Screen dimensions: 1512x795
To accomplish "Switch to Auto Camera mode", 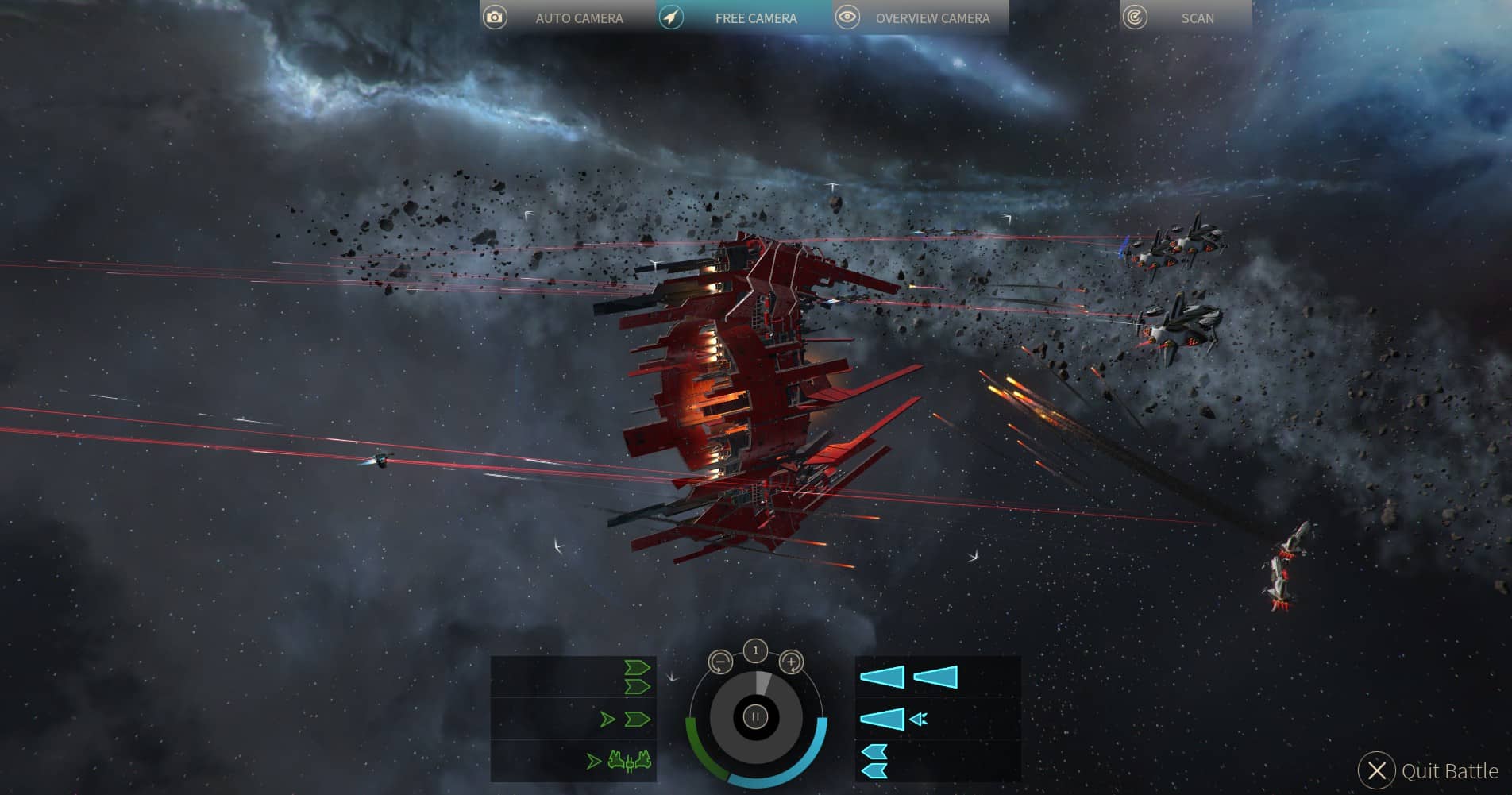I will click(567, 17).
